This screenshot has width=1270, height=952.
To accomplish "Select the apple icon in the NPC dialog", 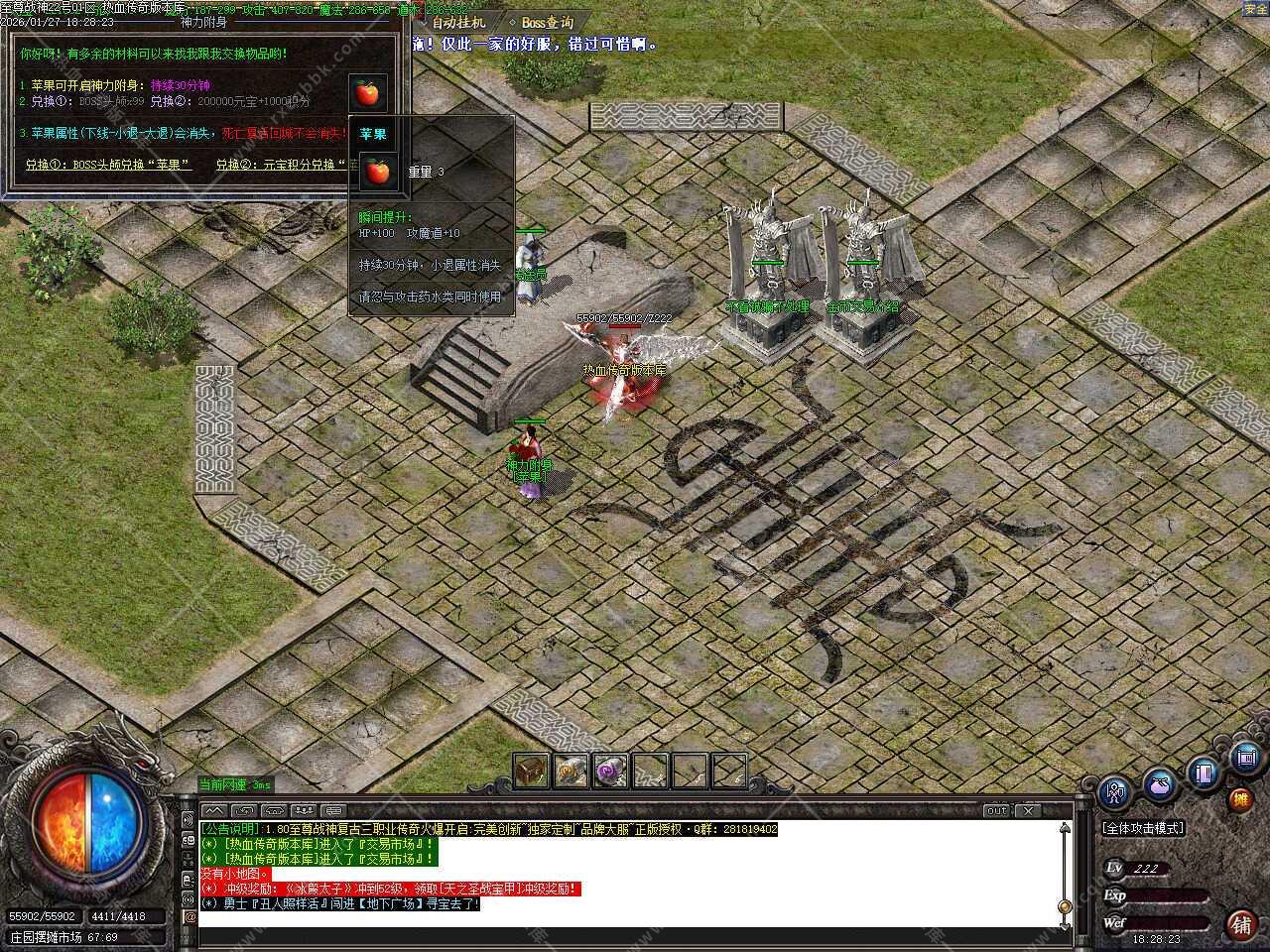I will click(x=367, y=93).
